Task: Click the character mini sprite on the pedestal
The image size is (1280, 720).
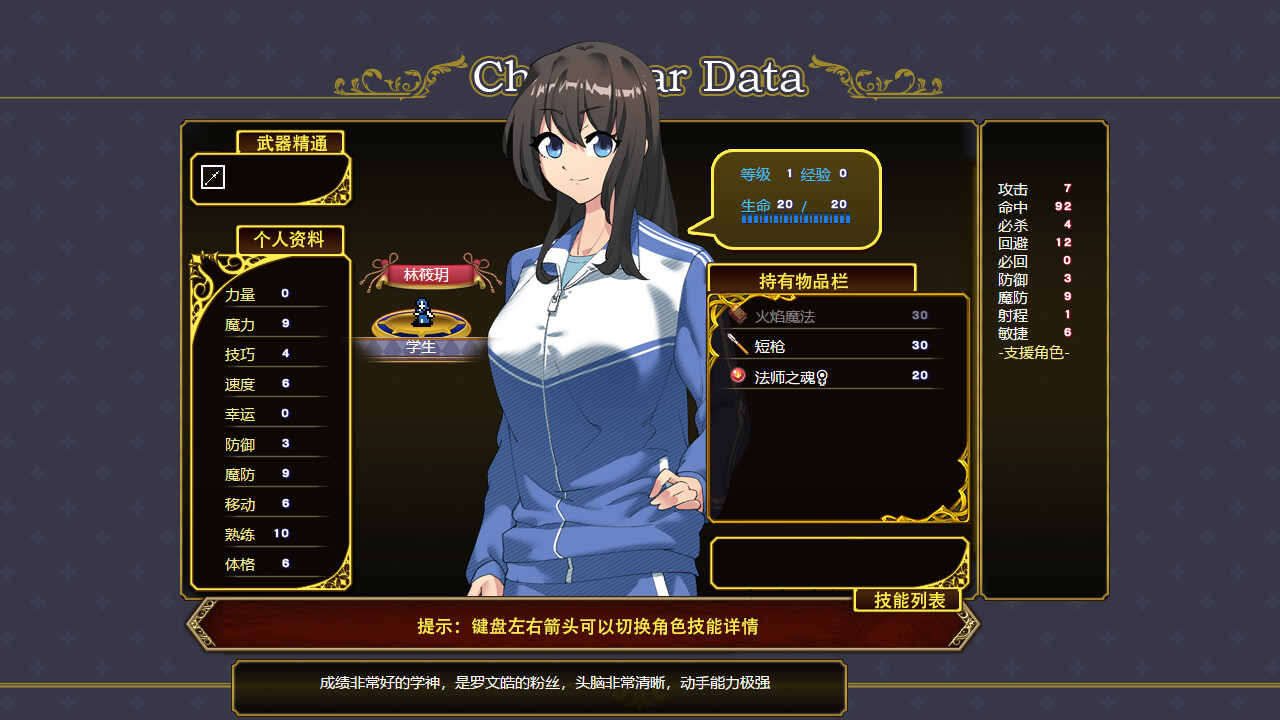Action: tap(423, 310)
